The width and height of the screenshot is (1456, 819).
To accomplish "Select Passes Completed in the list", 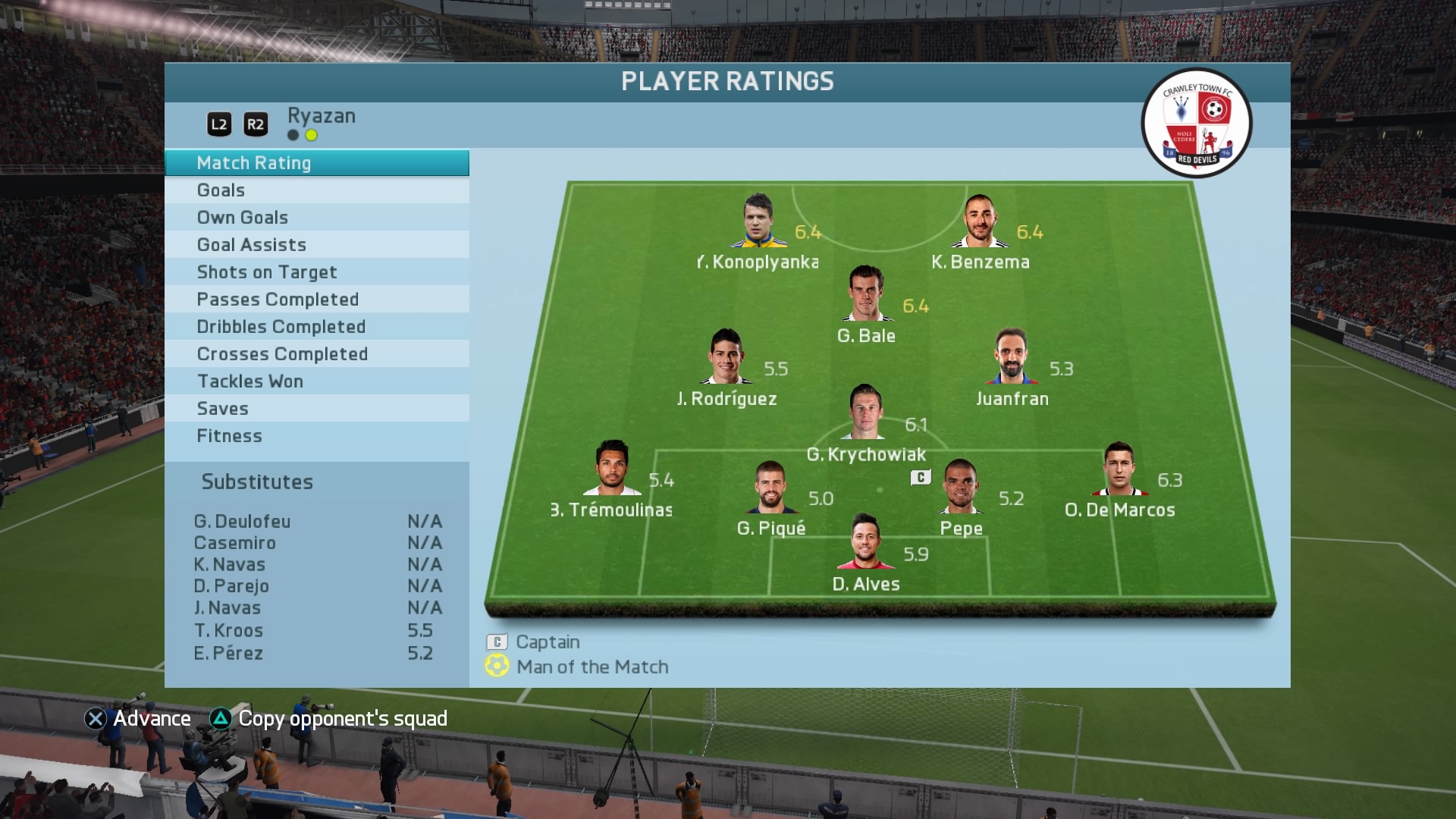I will [316, 300].
